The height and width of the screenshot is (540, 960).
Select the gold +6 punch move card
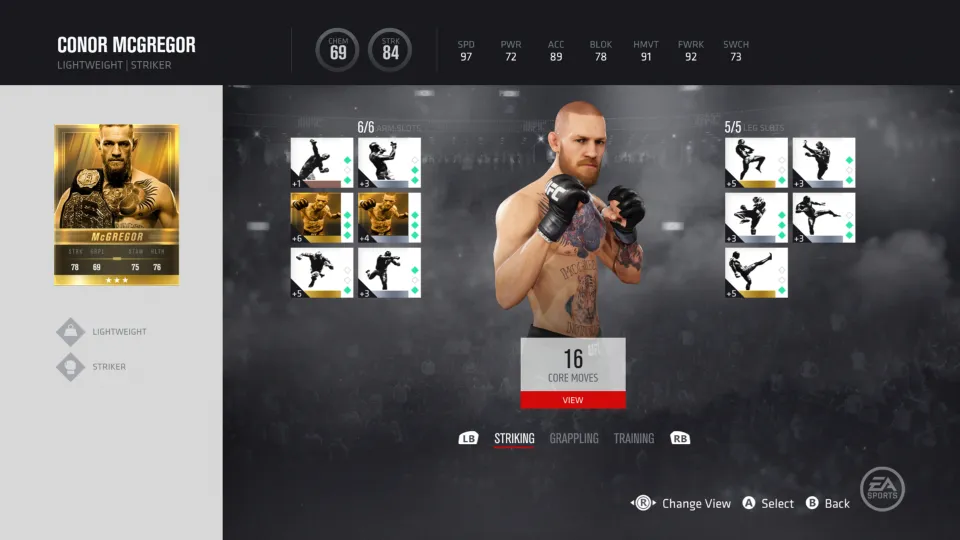[321, 218]
